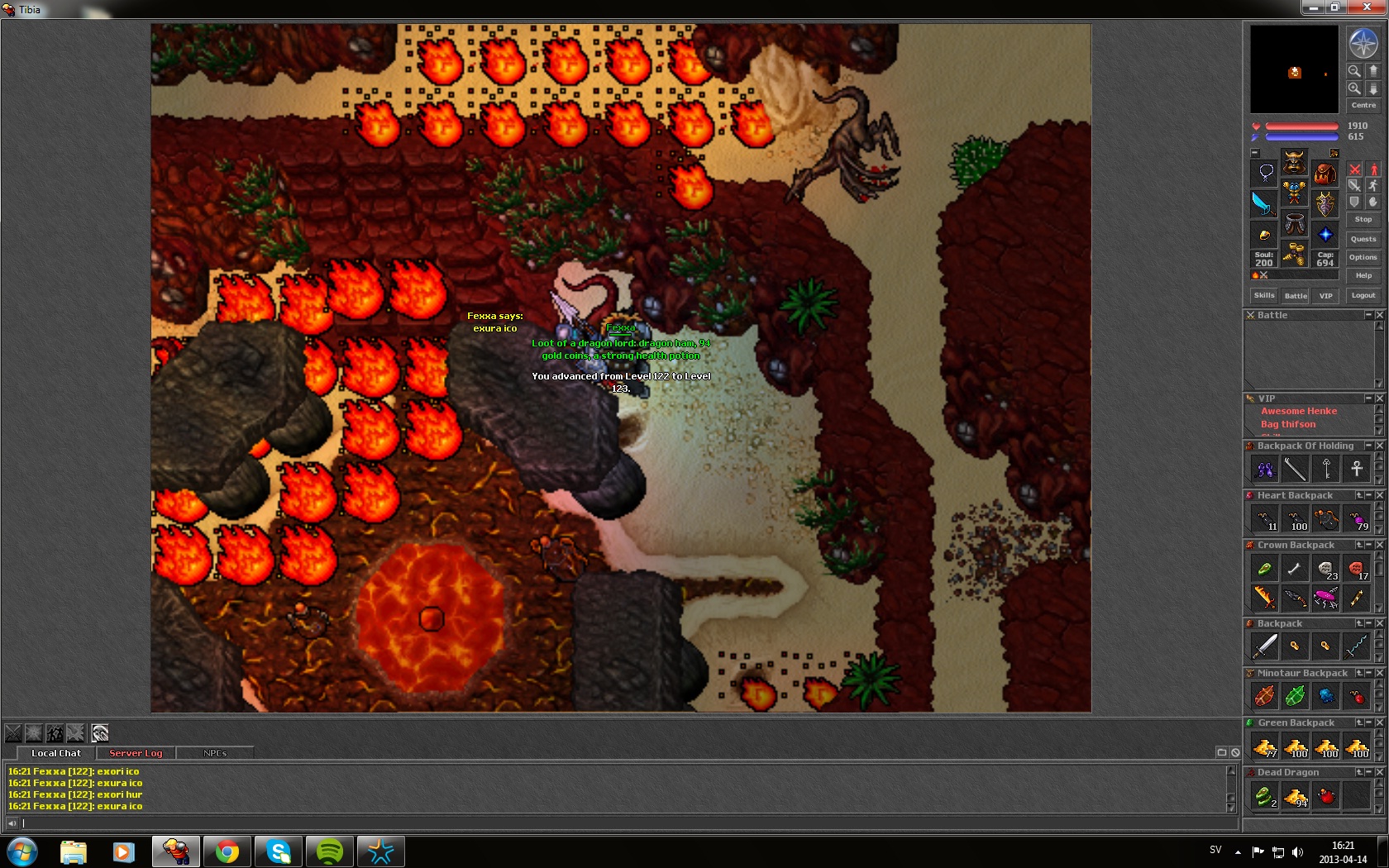1389x868 pixels.
Task: Select the 94 gold coins in Dead Dragon
Action: 1295,796
